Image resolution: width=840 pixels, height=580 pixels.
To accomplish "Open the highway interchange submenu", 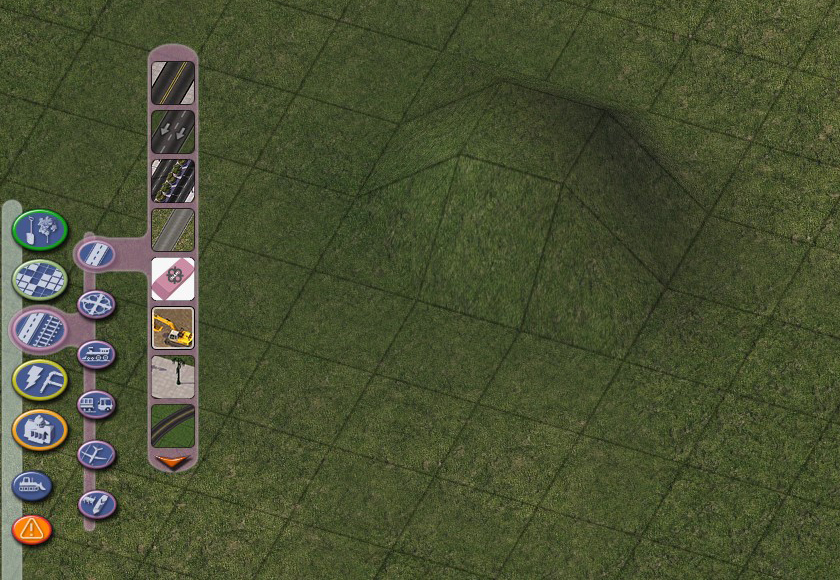I will pyautogui.click(x=96, y=302).
